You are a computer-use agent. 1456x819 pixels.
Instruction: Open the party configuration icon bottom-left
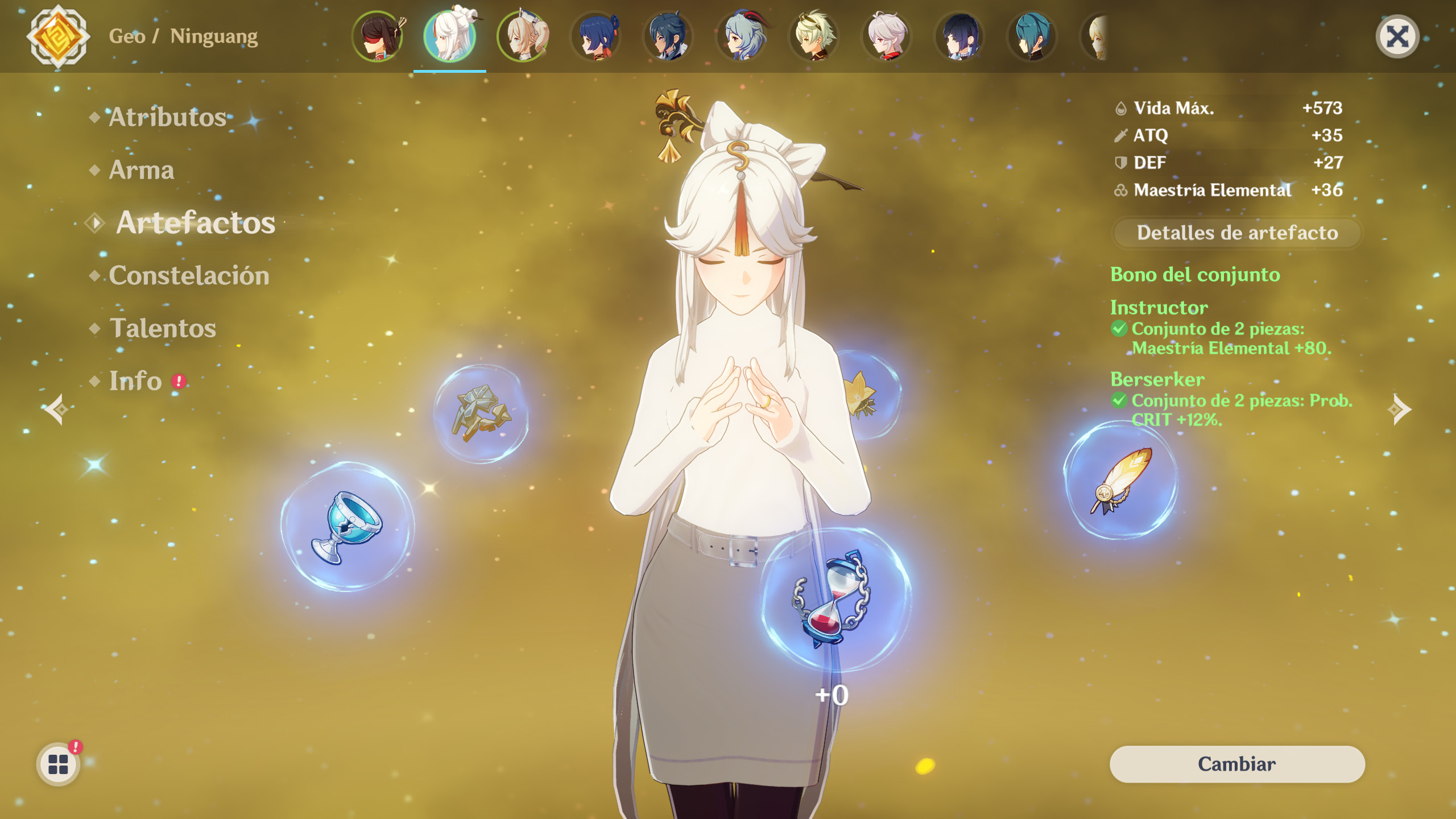pos(57,764)
